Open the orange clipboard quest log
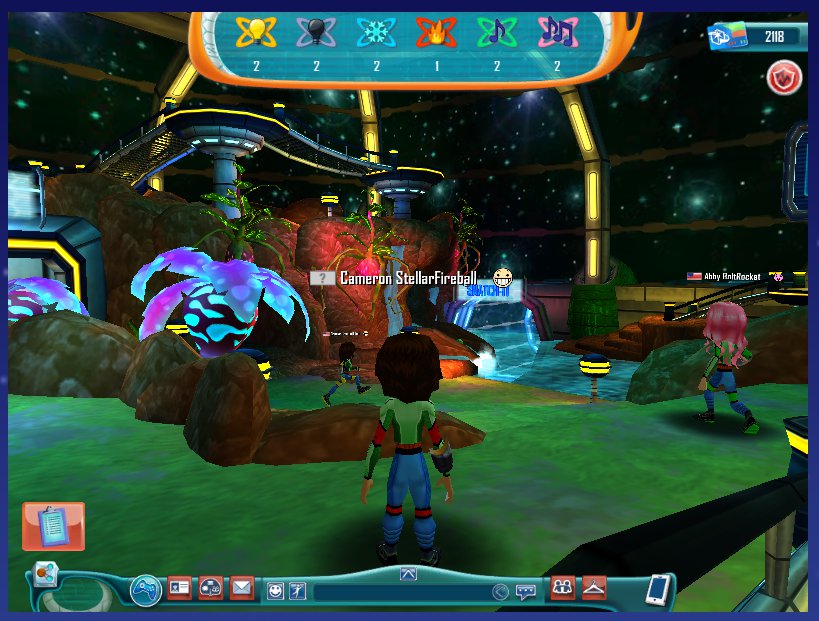This screenshot has width=819, height=621. 53,526
